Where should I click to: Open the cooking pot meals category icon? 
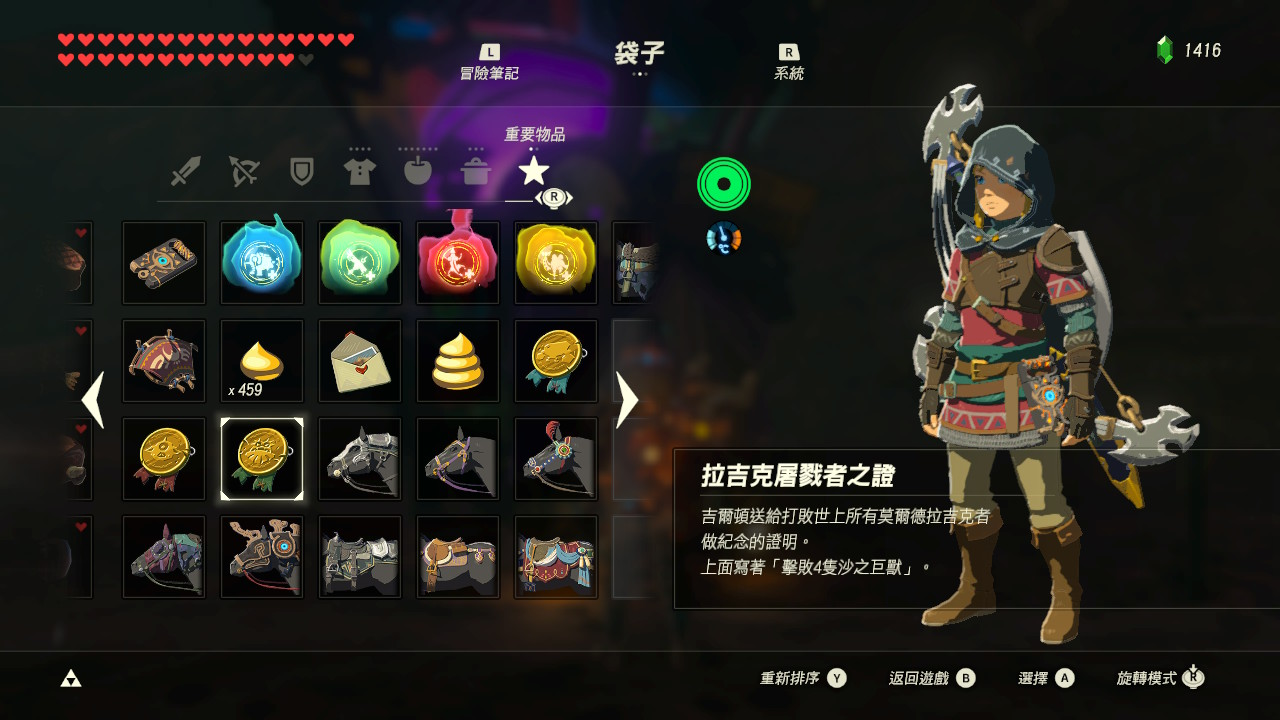click(x=478, y=170)
